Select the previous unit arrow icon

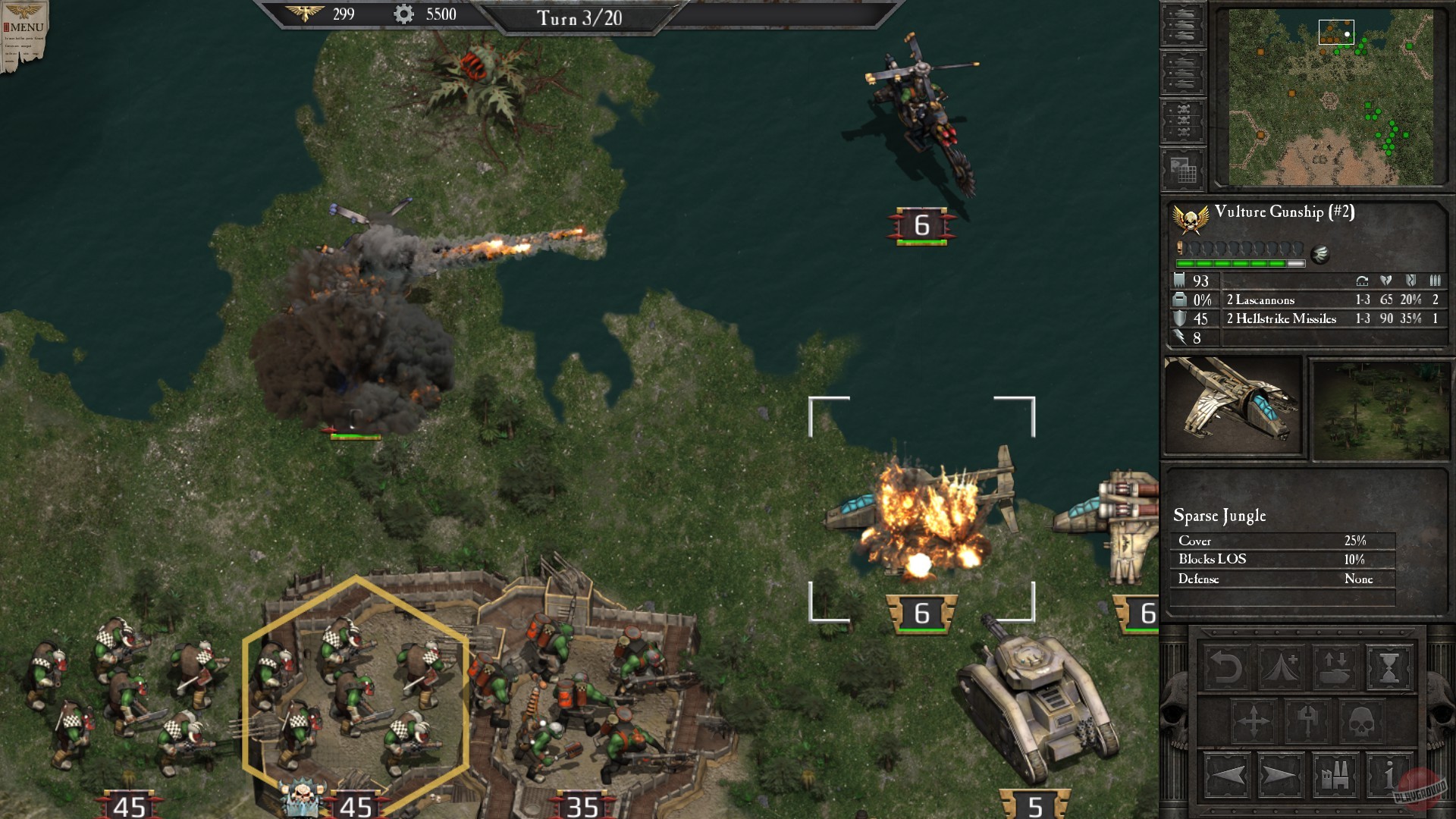[x=1227, y=773]
